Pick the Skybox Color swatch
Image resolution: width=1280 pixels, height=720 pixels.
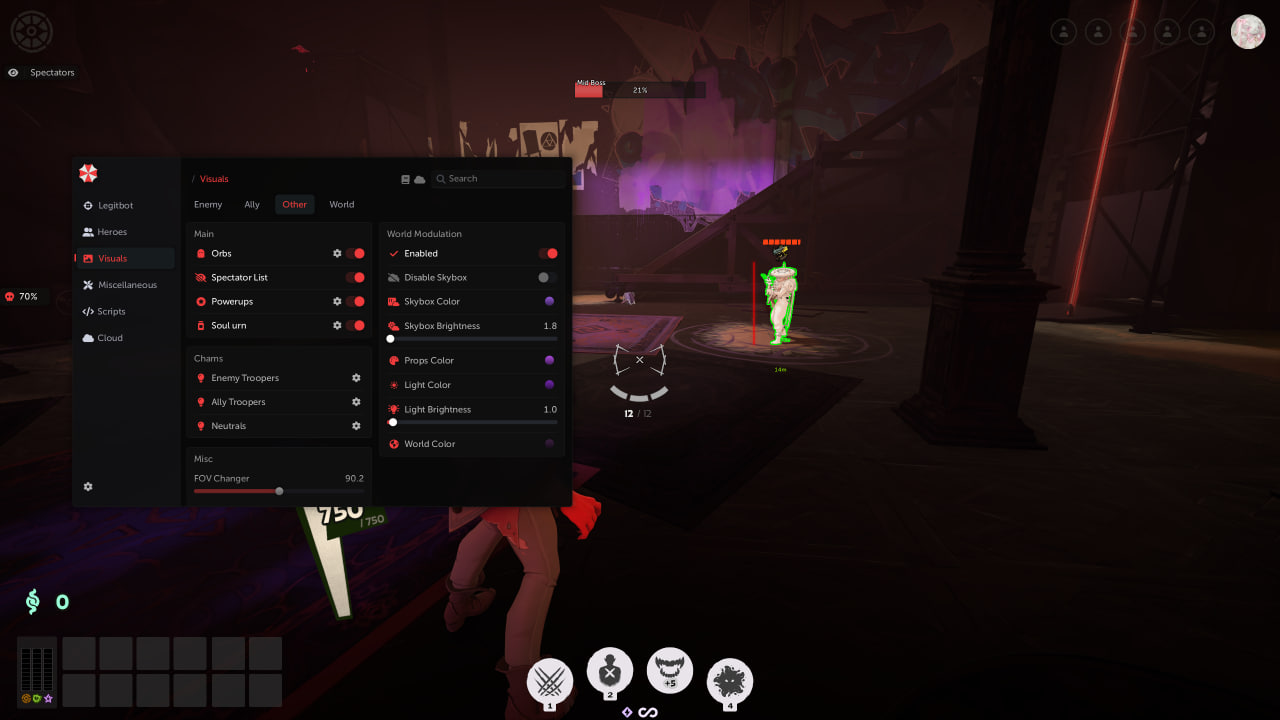pos(549,302)
